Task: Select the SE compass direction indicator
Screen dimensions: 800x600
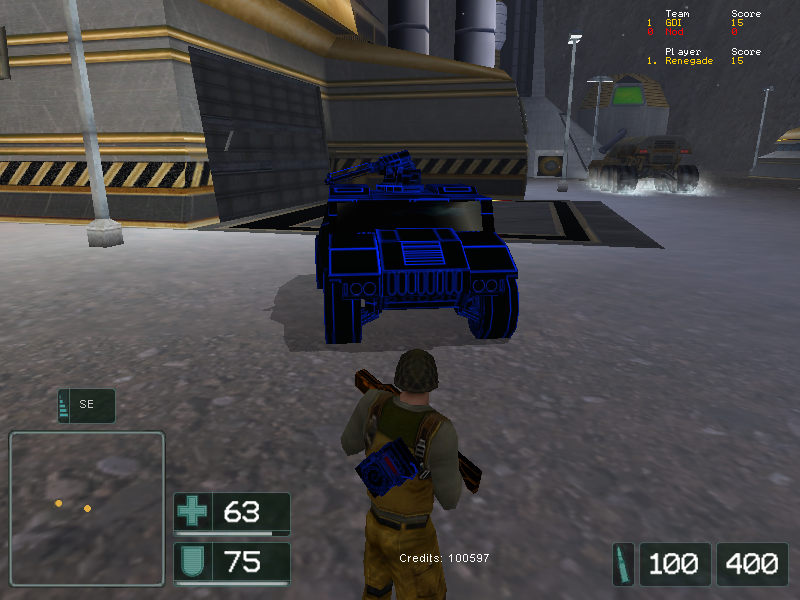Action: click(86, 405)
